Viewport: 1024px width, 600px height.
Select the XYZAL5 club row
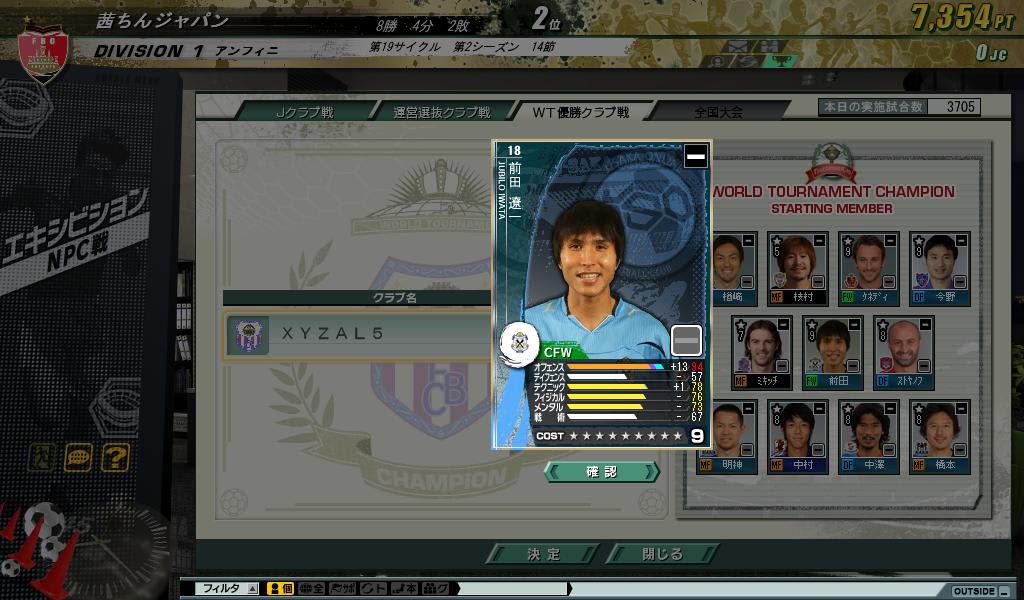pos(360,334)
